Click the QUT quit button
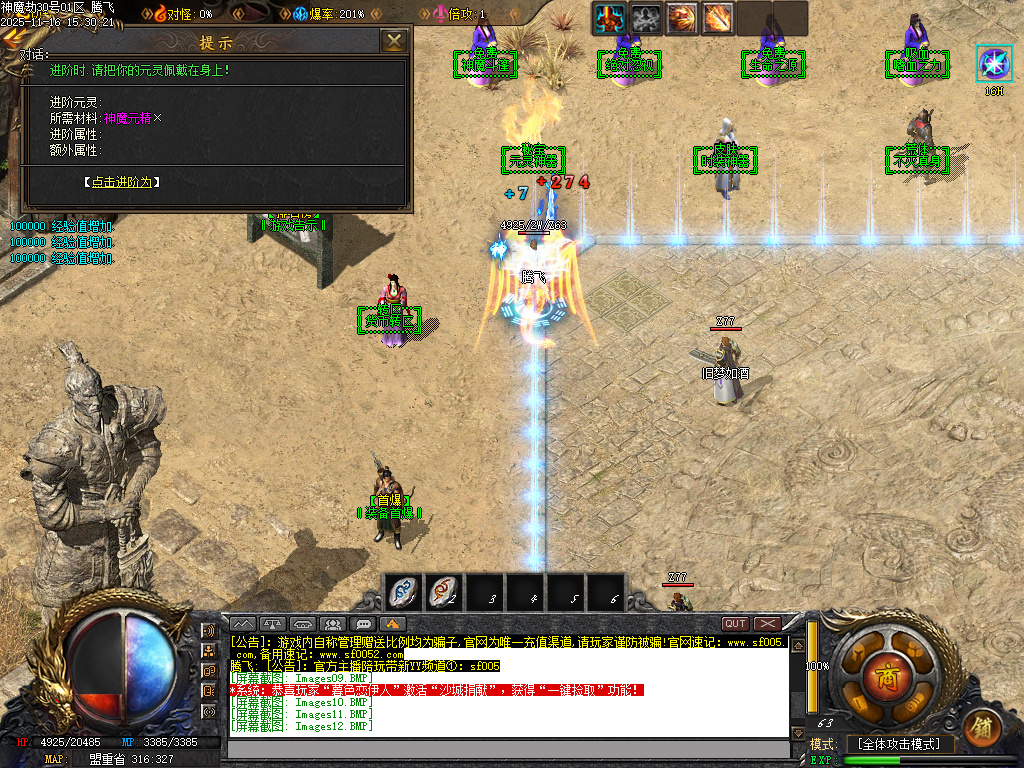The image size is (1024, 768). point(735,624)
